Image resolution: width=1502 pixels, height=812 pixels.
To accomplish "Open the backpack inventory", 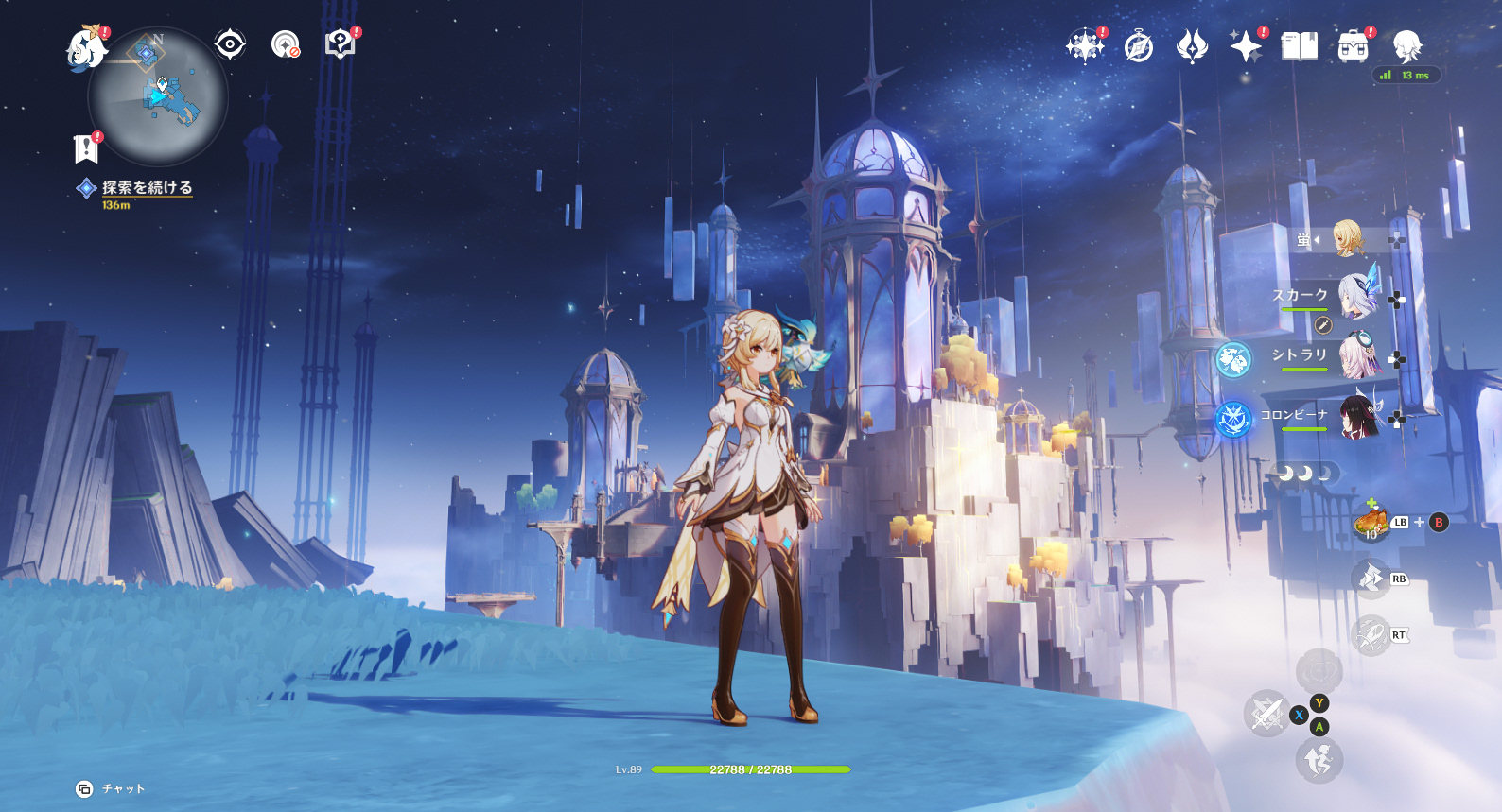I will pyautogui.click(x=1354, y=45).
